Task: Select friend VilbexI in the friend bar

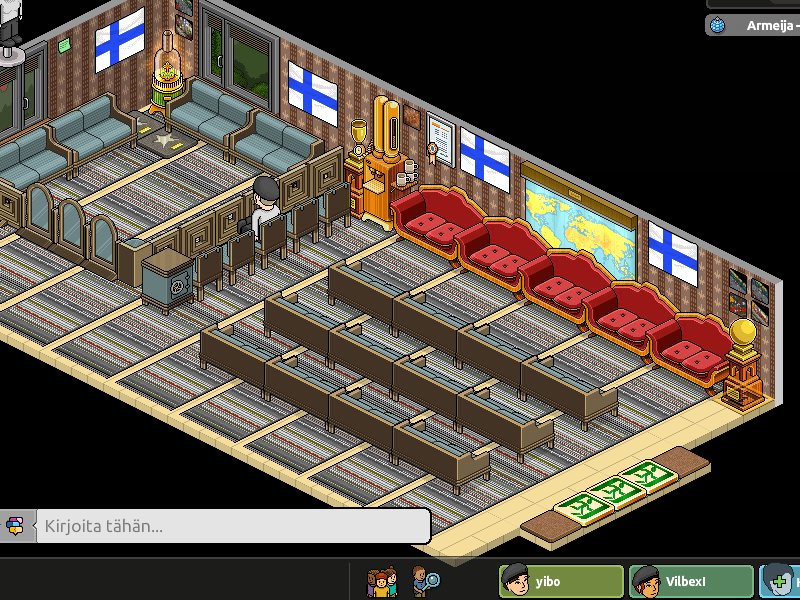Action: click(x=691, y=581)
